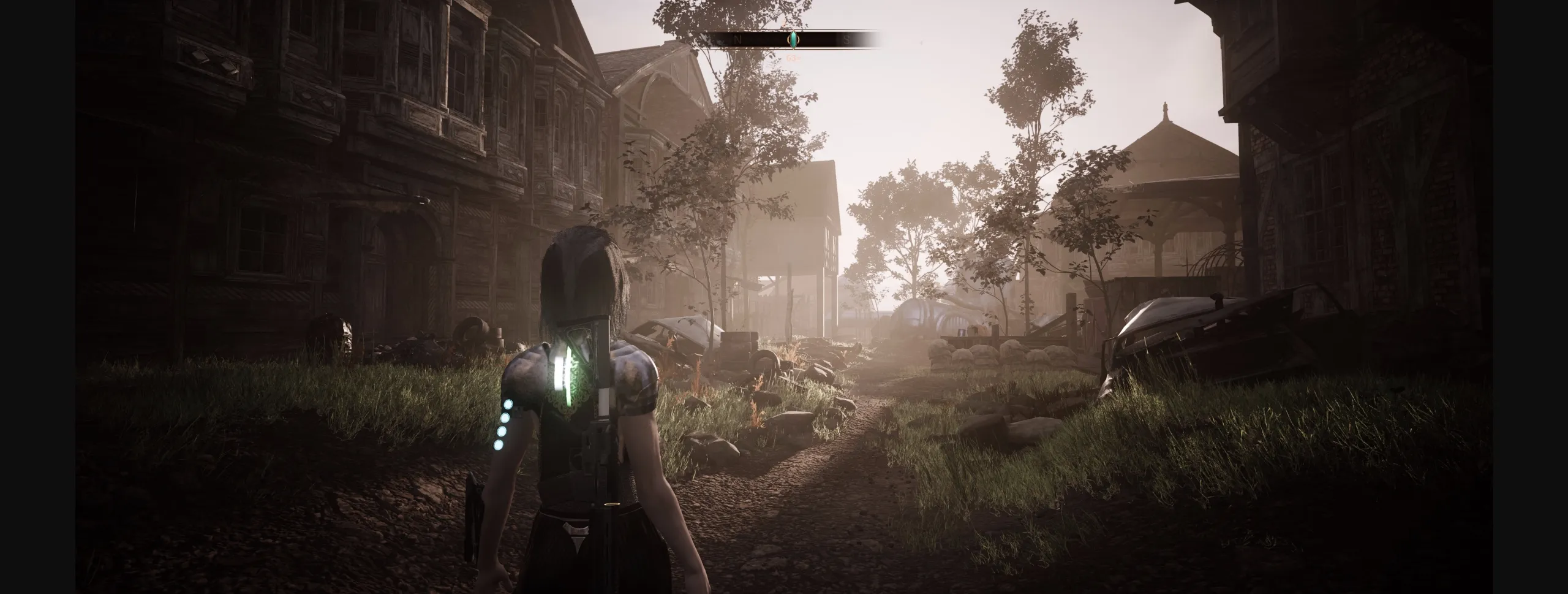This screenshot has width=1568, height=594.
Task: Select the teal gem quest marker on compass
Action: pos(793,38)
